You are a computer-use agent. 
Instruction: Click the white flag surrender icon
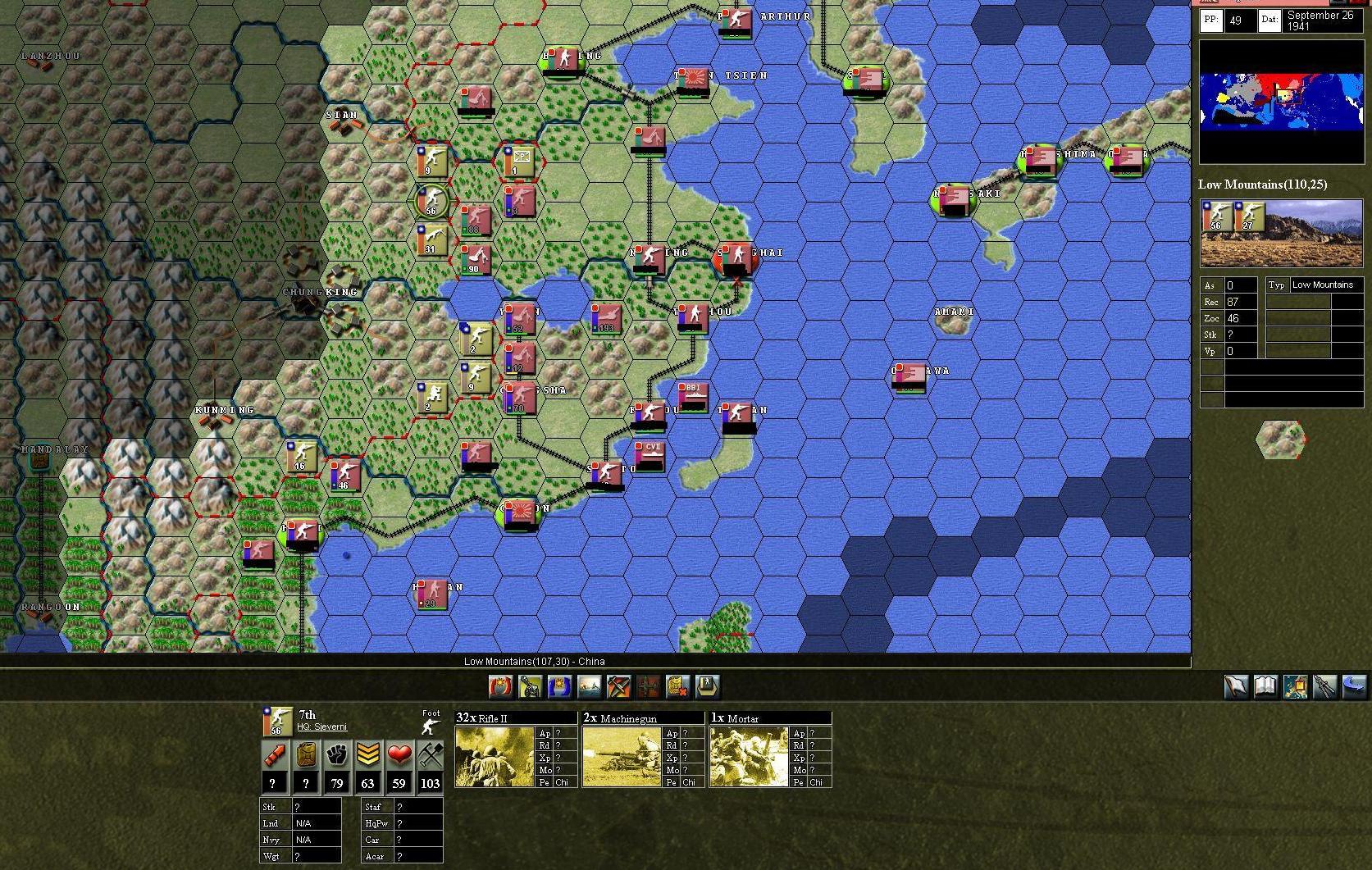click(x=1235, y=687)
